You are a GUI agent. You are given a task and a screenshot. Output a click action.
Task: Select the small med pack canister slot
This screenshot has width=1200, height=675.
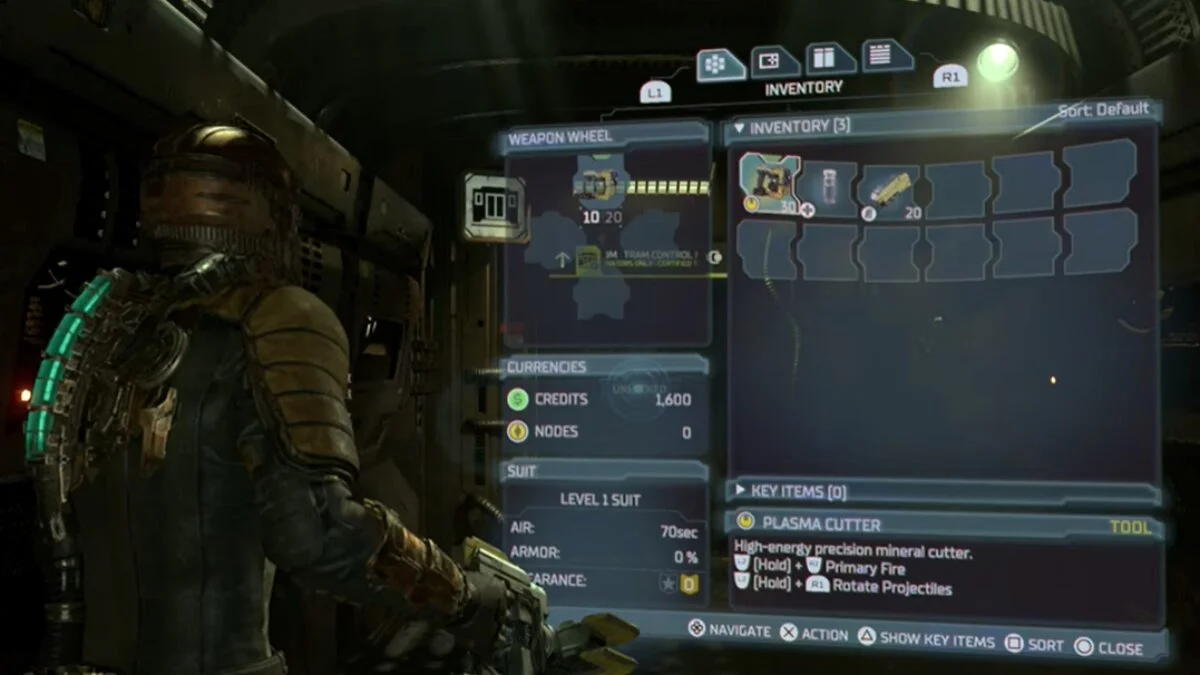(829, 187)
